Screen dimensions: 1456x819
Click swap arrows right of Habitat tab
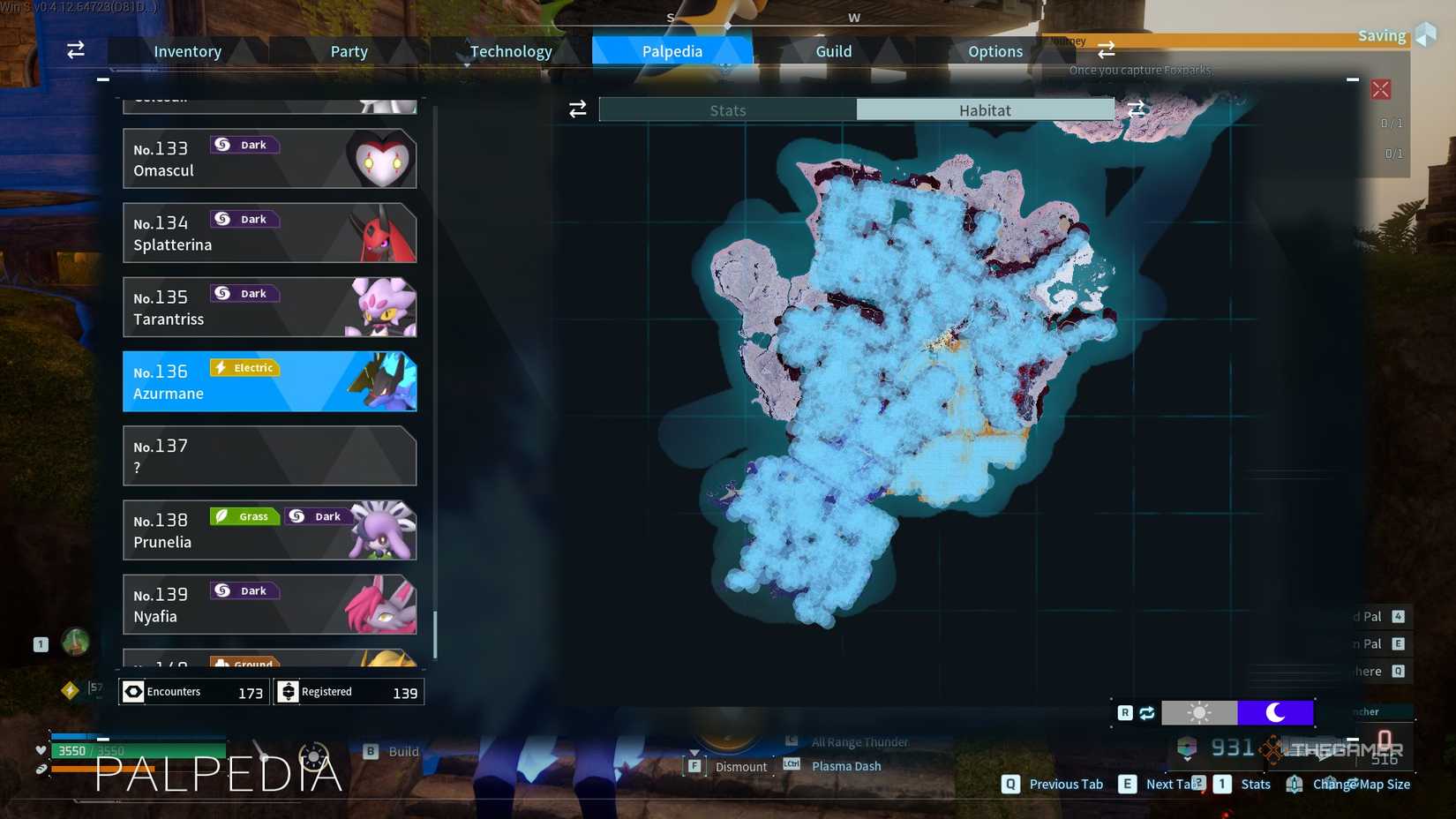1137,109
